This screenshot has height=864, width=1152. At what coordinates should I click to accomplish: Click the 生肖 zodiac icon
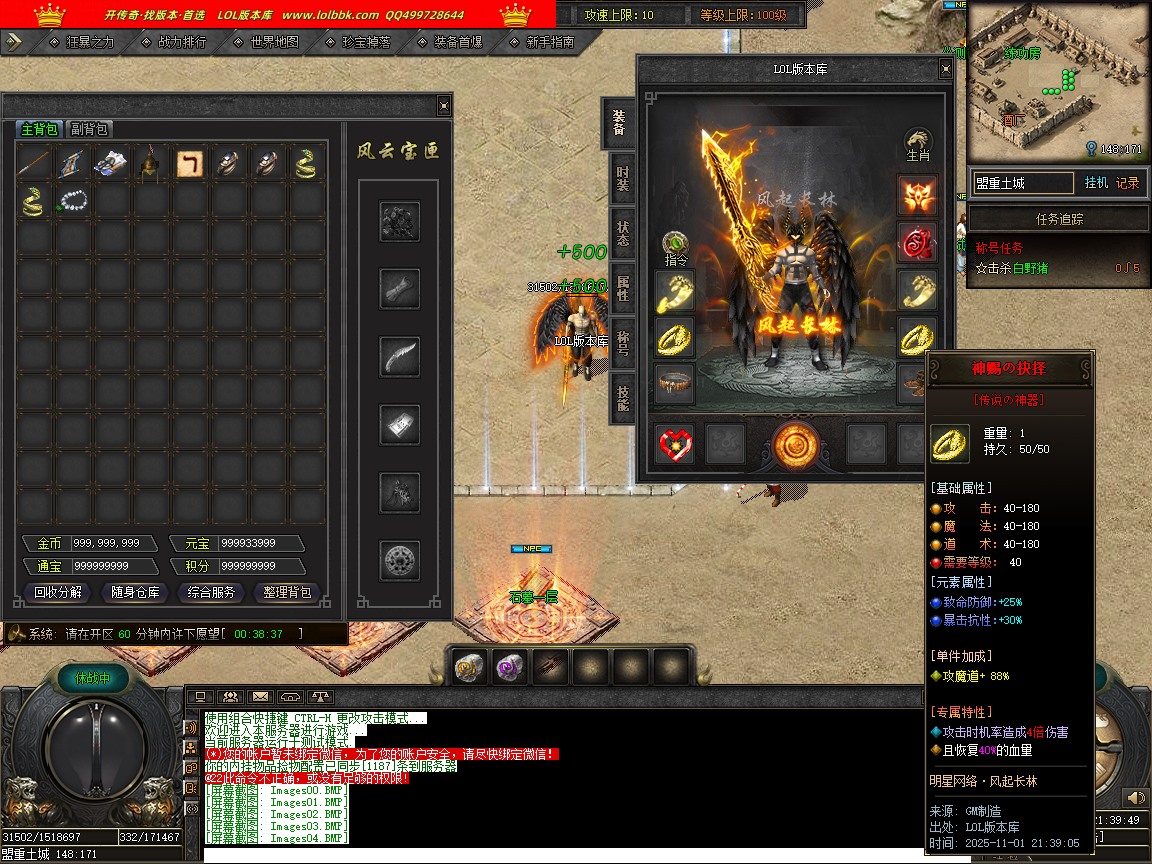pos(918,145)
